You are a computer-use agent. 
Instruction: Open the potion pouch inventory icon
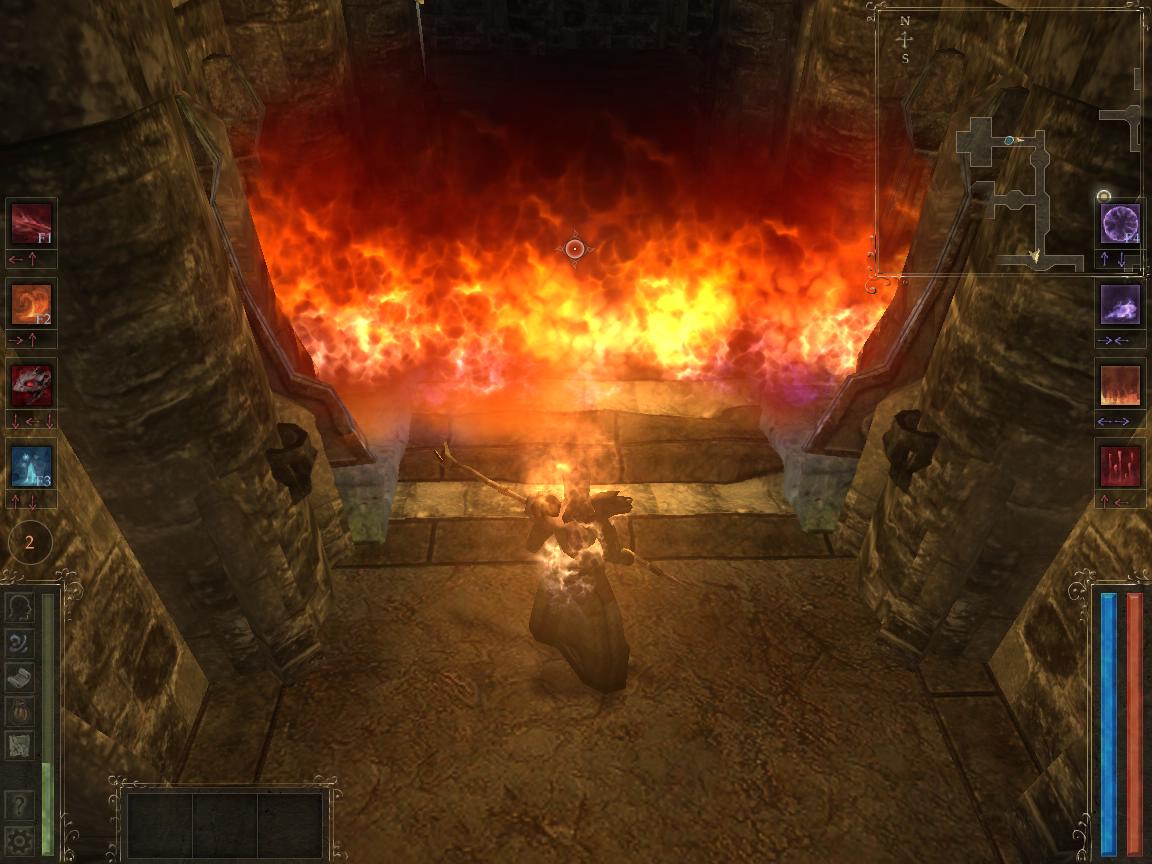pyautogui.click(x=20, y=711)
